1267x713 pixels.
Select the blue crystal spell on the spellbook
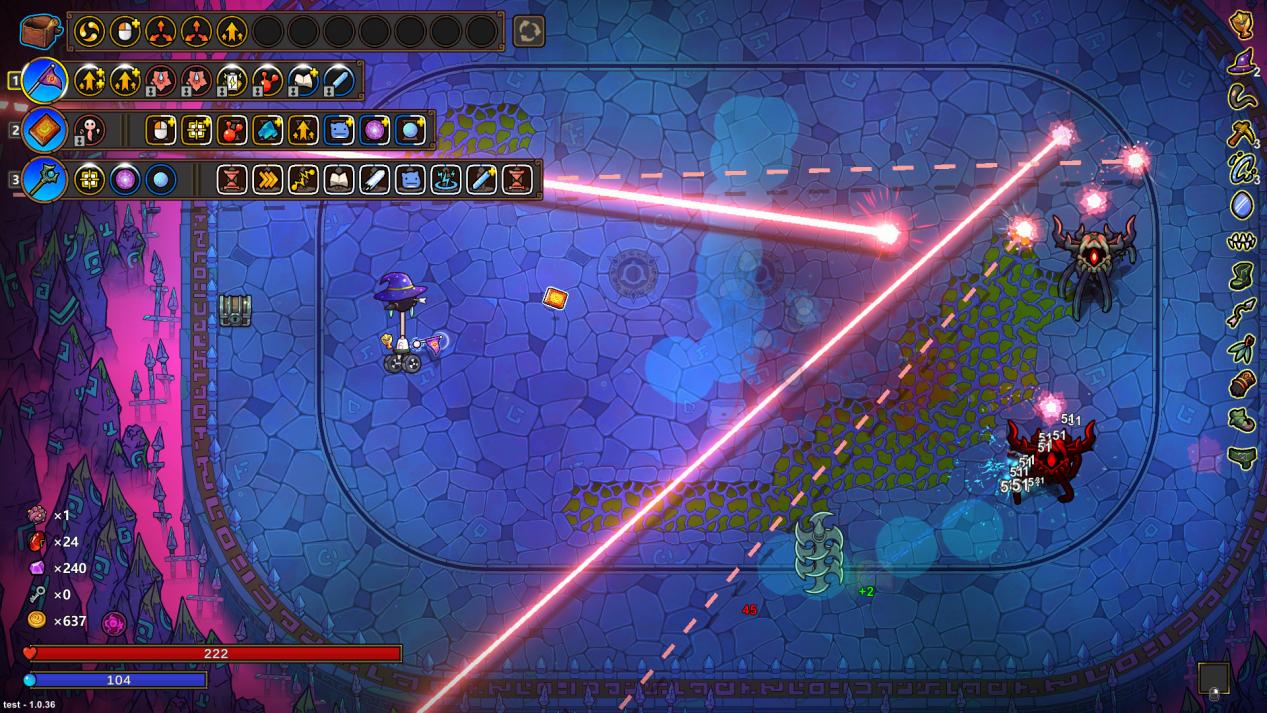[267, 130]
